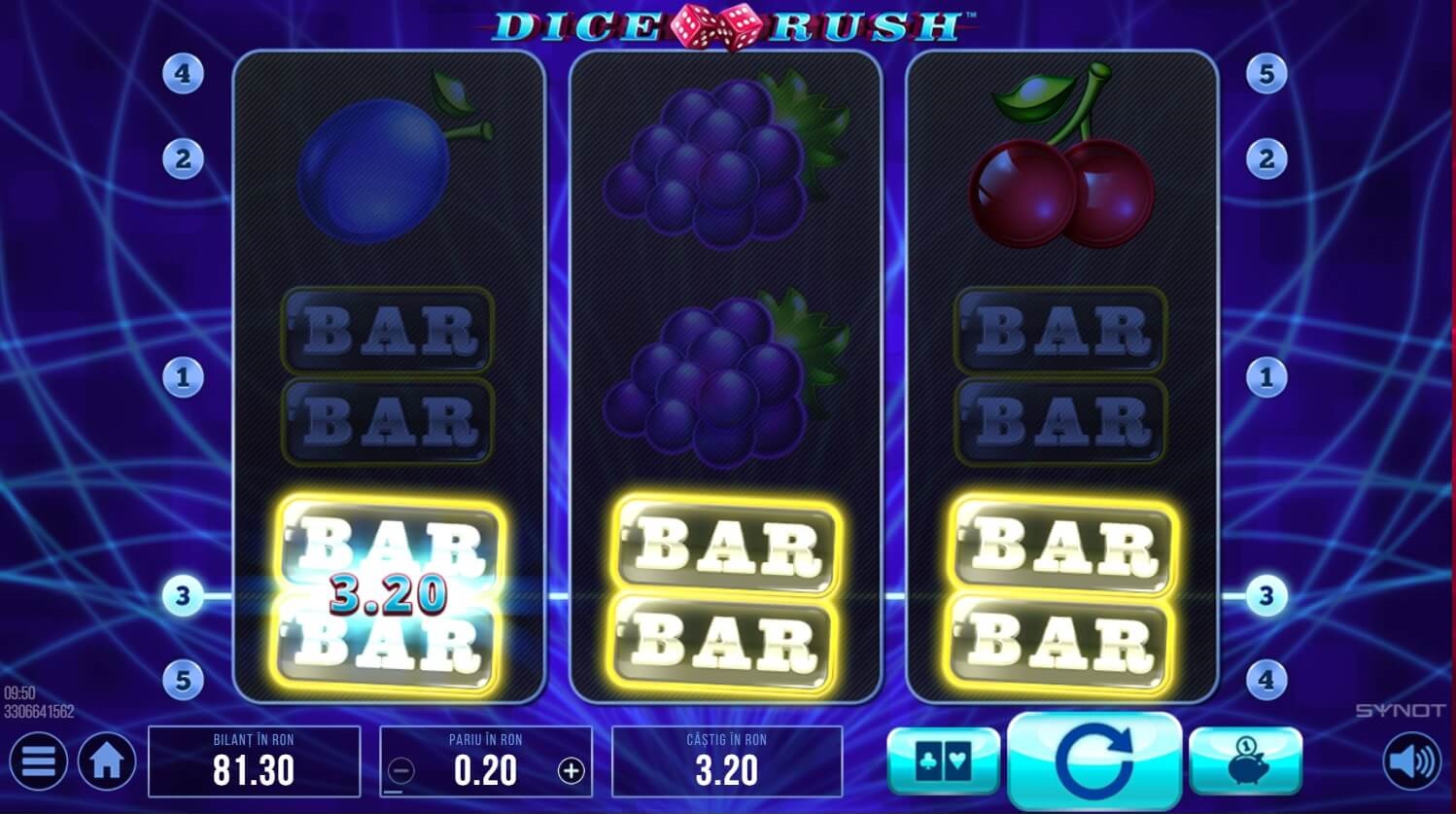
Task: Click the Câștig în RON win display
Action: coord(727,761)
